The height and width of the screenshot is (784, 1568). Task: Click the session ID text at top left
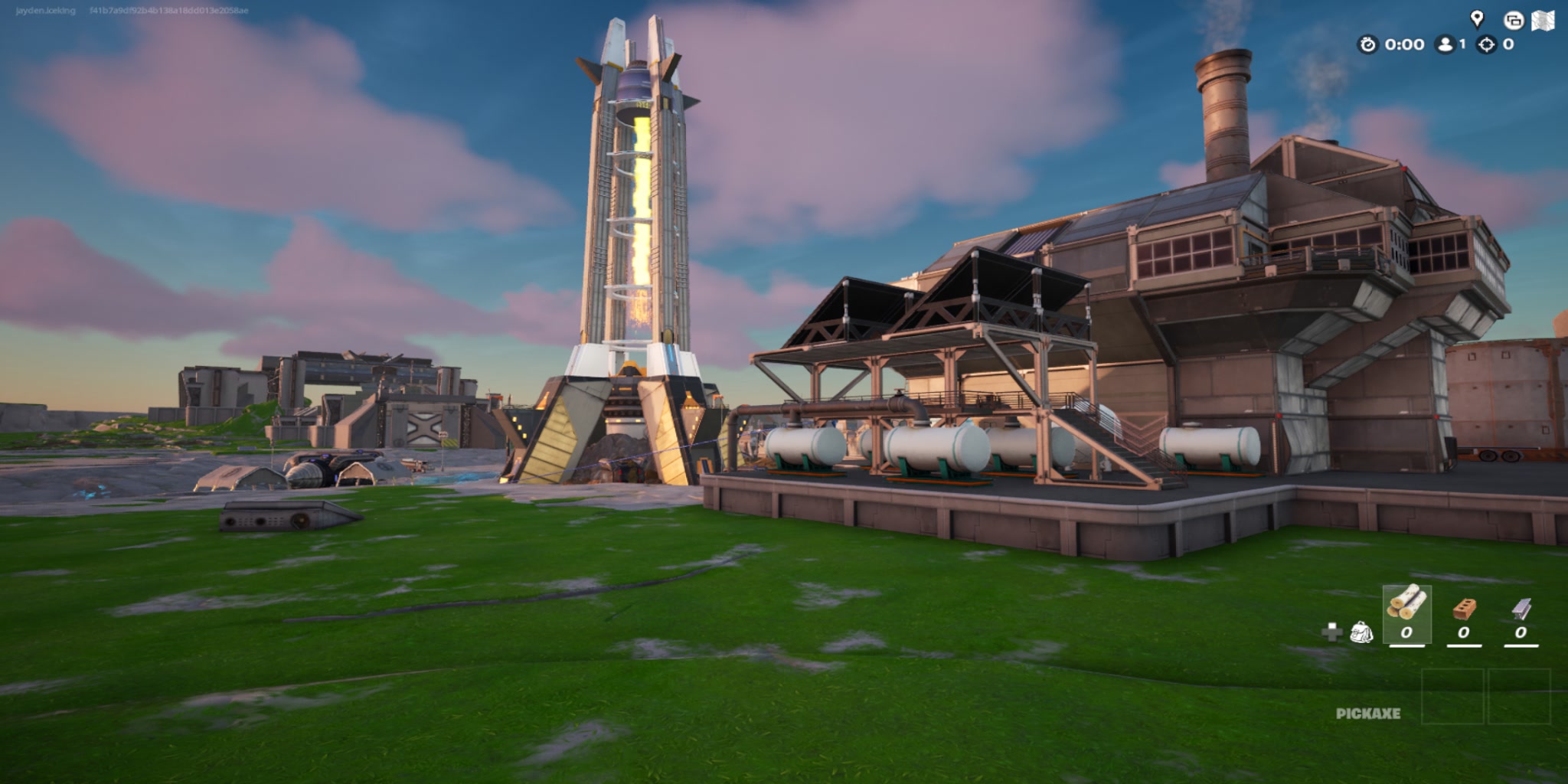tap(168, 11)
